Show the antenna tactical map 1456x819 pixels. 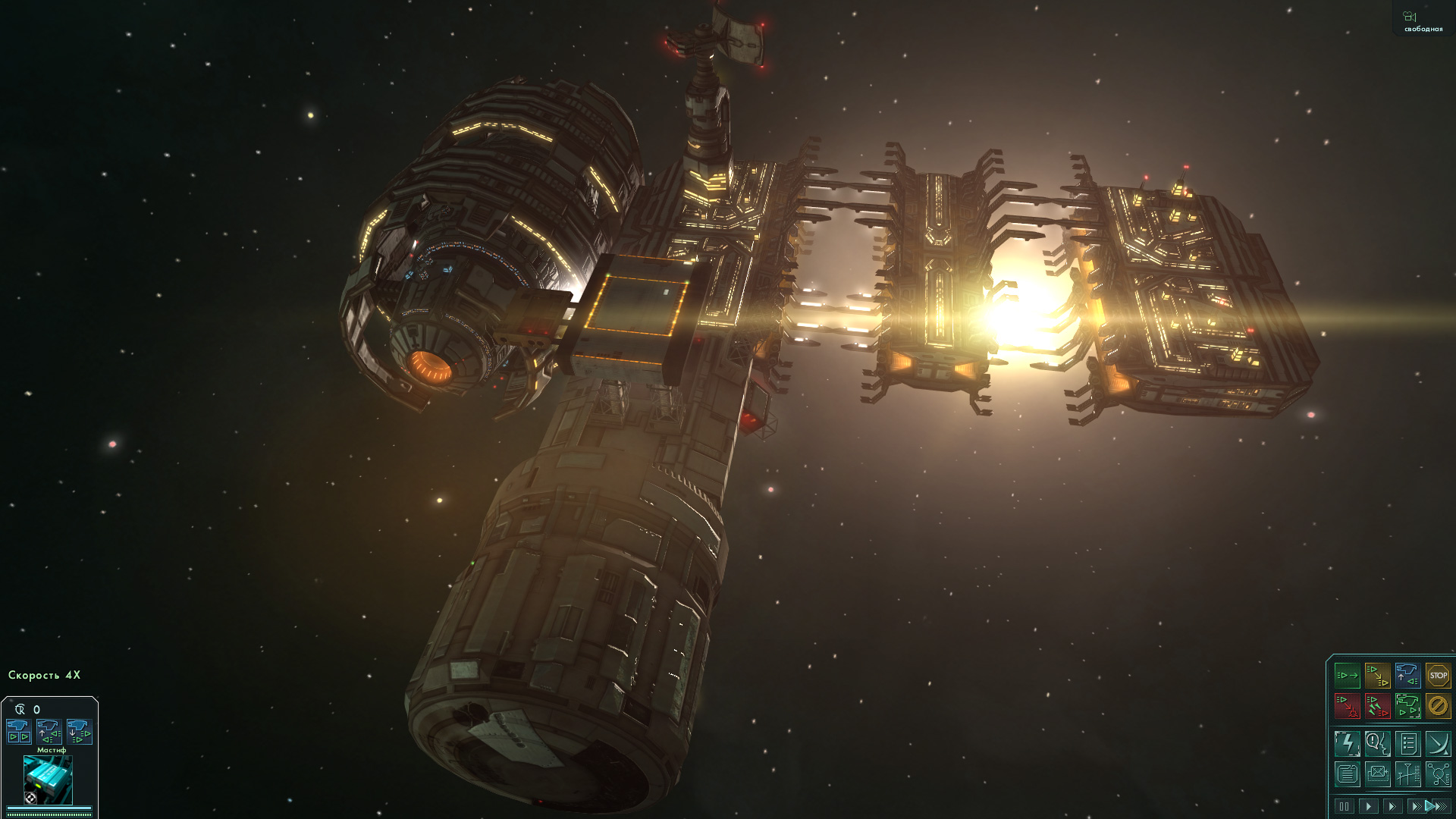[x=1407, y=774]
